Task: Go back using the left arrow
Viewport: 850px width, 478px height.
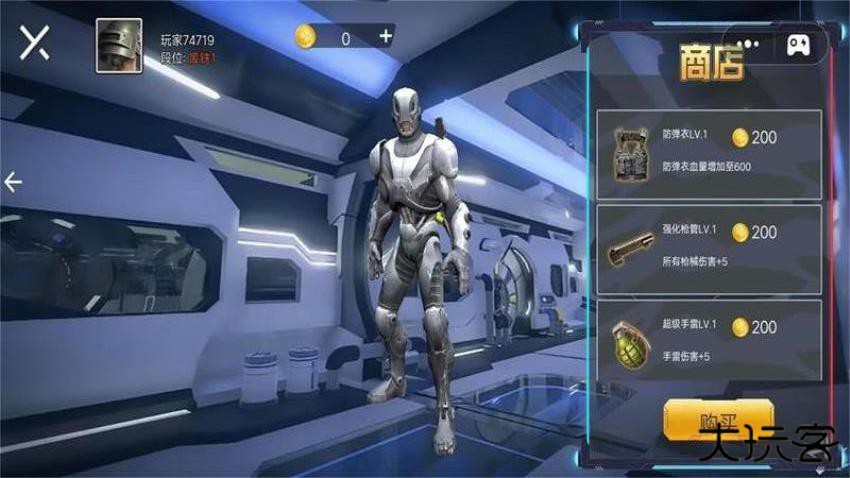Action: 13,181
